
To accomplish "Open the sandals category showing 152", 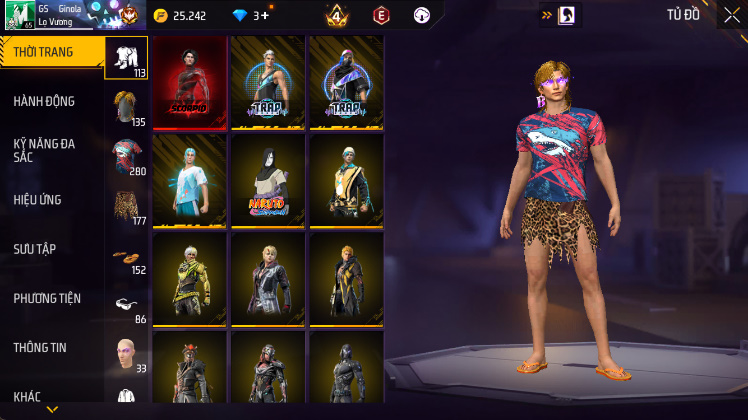I will [x=126, y=256].
